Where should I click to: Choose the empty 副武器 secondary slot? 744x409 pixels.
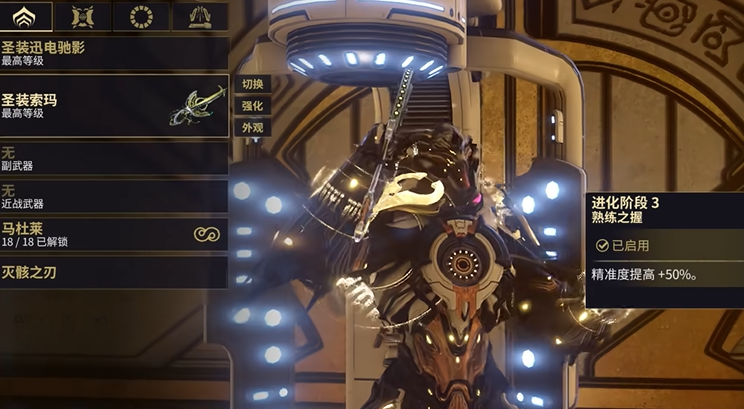tap(114, 157)
